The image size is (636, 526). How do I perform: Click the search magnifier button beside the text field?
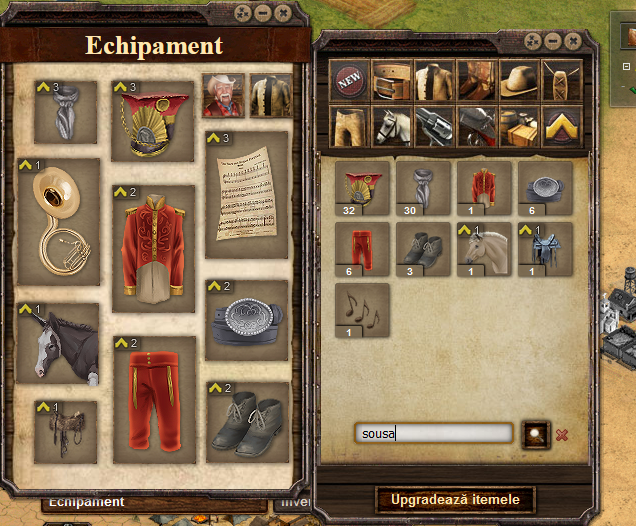tap(534, 434)
